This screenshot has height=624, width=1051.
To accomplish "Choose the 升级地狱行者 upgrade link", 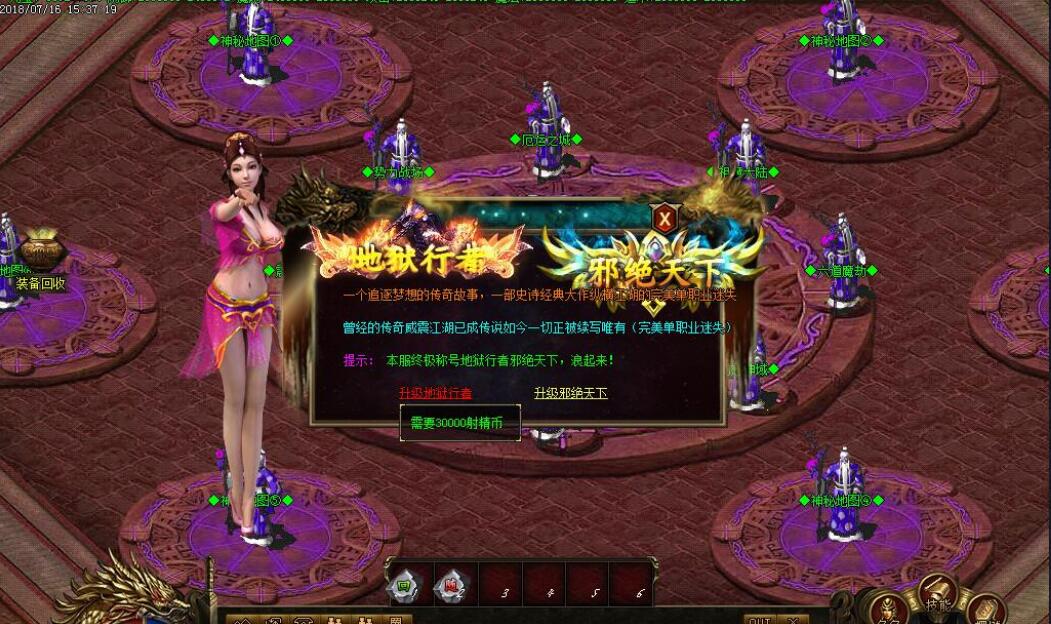I will (x=435, y=393).
